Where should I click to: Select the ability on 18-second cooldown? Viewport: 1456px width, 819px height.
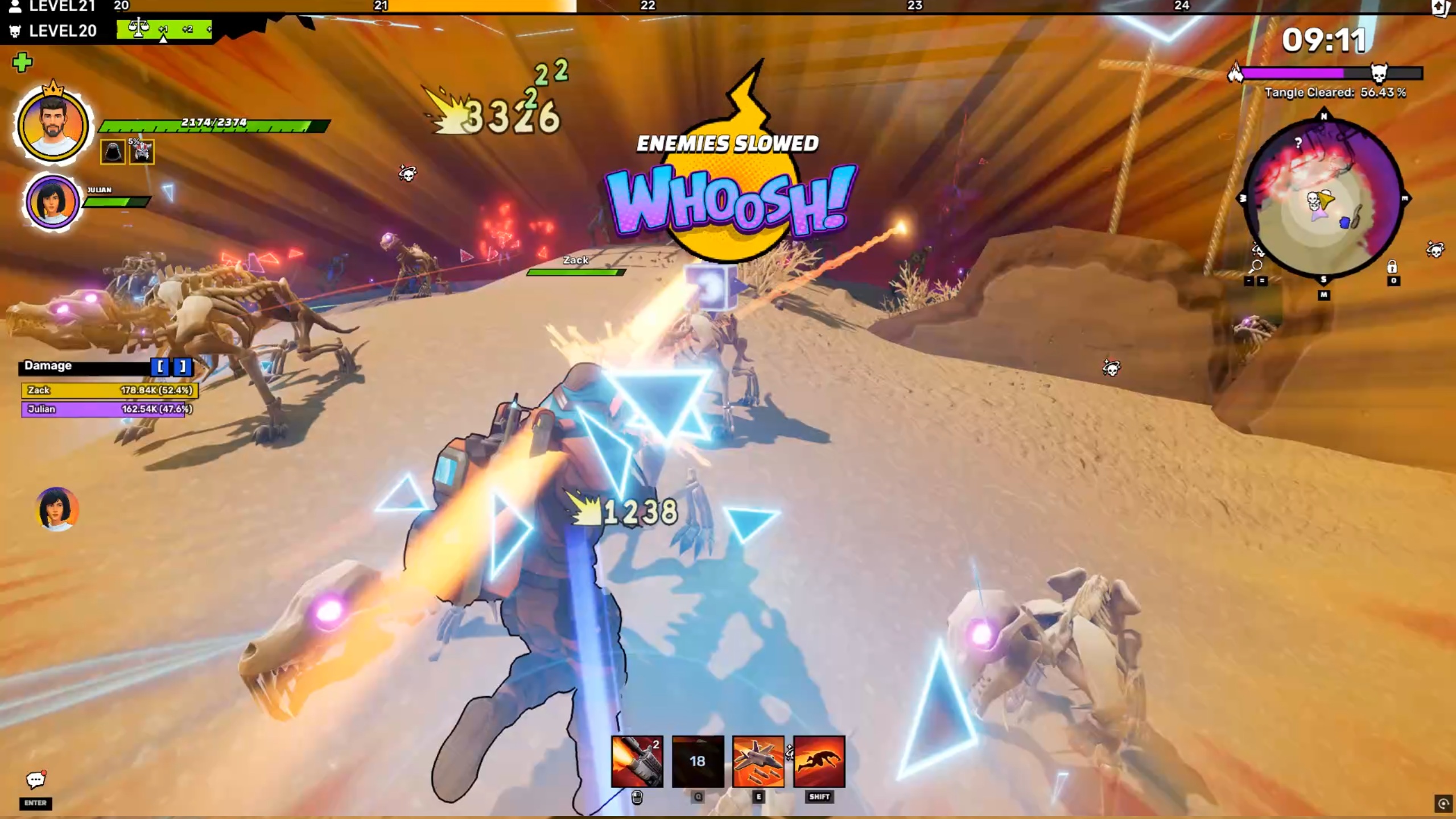698,761
